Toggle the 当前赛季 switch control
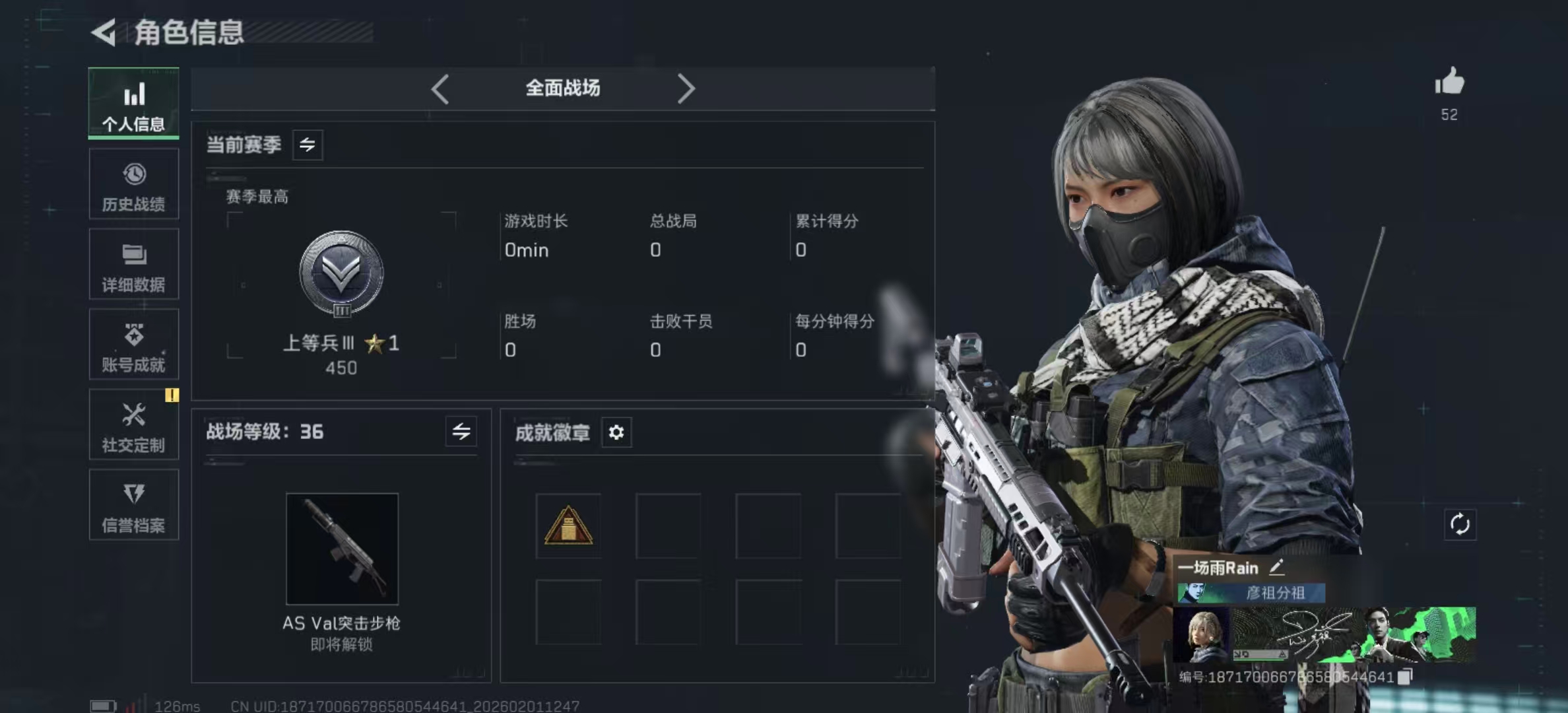 click(x=308, y=145)
